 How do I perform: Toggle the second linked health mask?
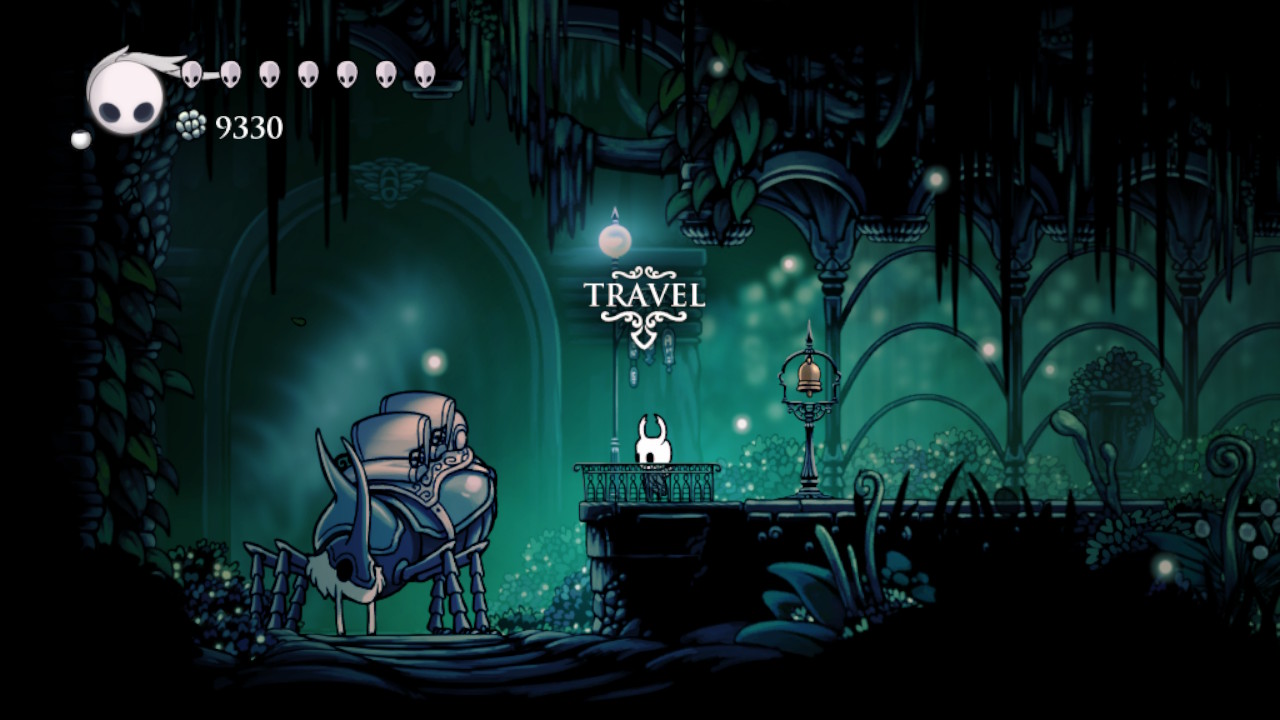point(233,72)
